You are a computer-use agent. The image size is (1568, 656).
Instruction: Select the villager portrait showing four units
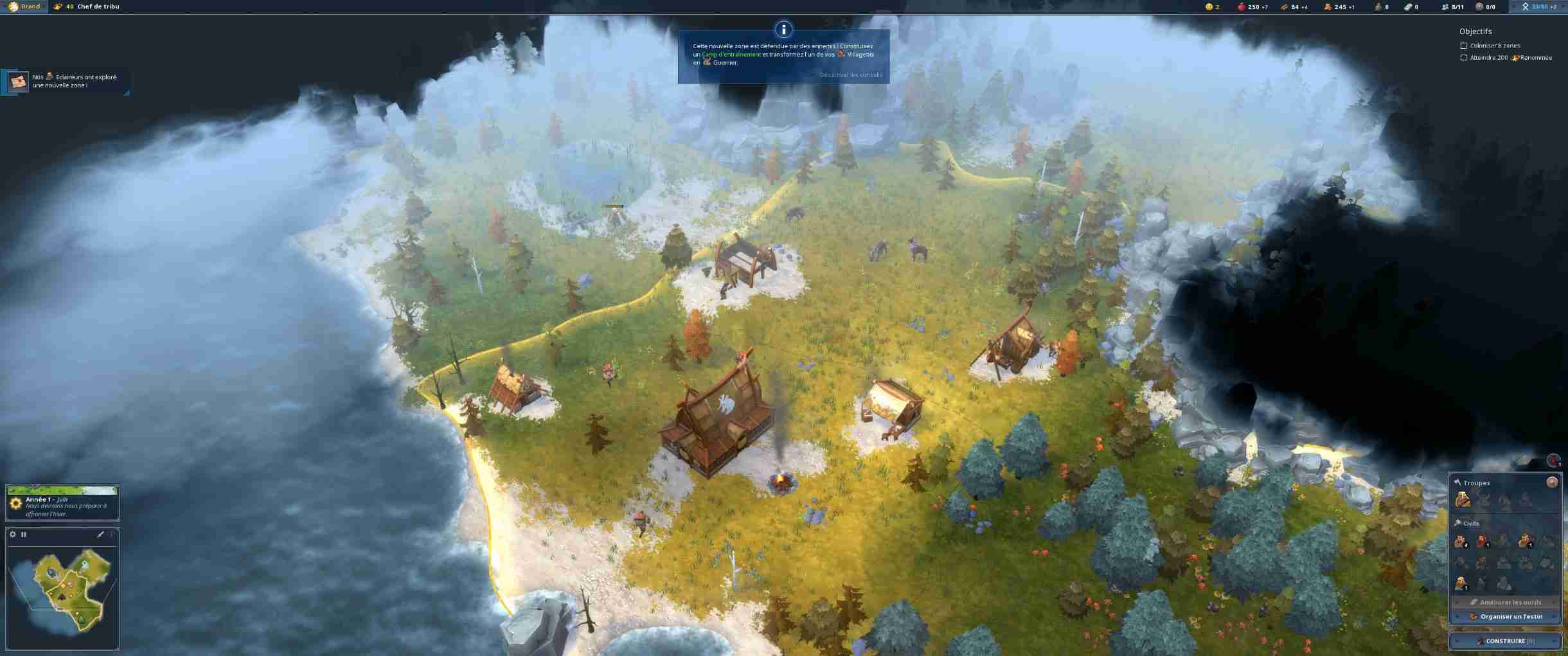[x=1461, y=542]
